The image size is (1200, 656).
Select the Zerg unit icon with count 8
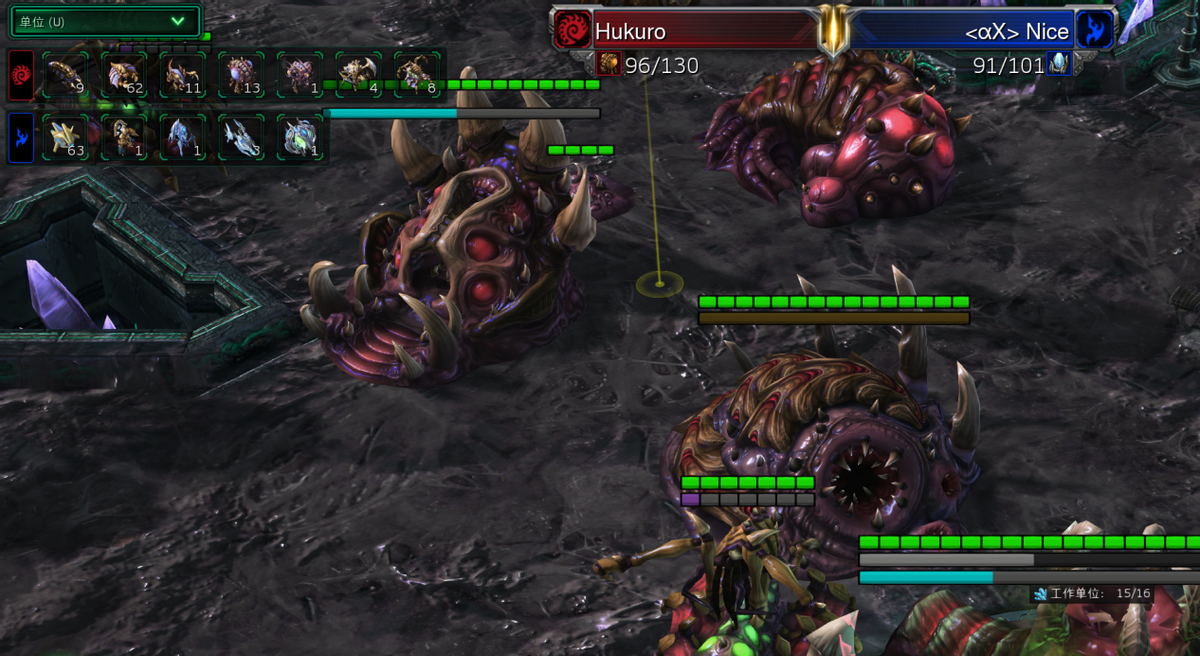tap(417, 74)
